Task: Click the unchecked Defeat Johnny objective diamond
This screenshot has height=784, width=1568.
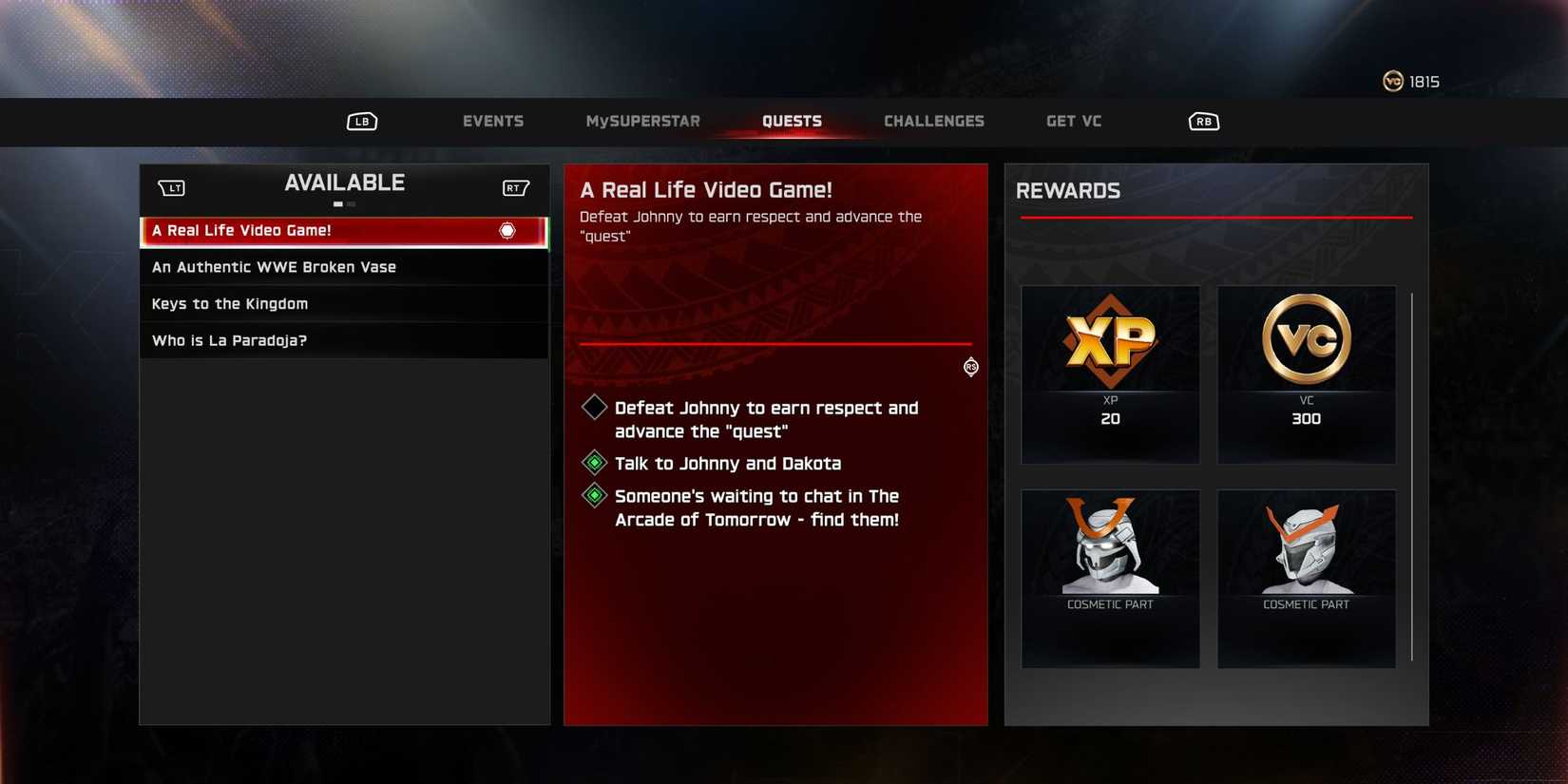Action: [593, 407]
